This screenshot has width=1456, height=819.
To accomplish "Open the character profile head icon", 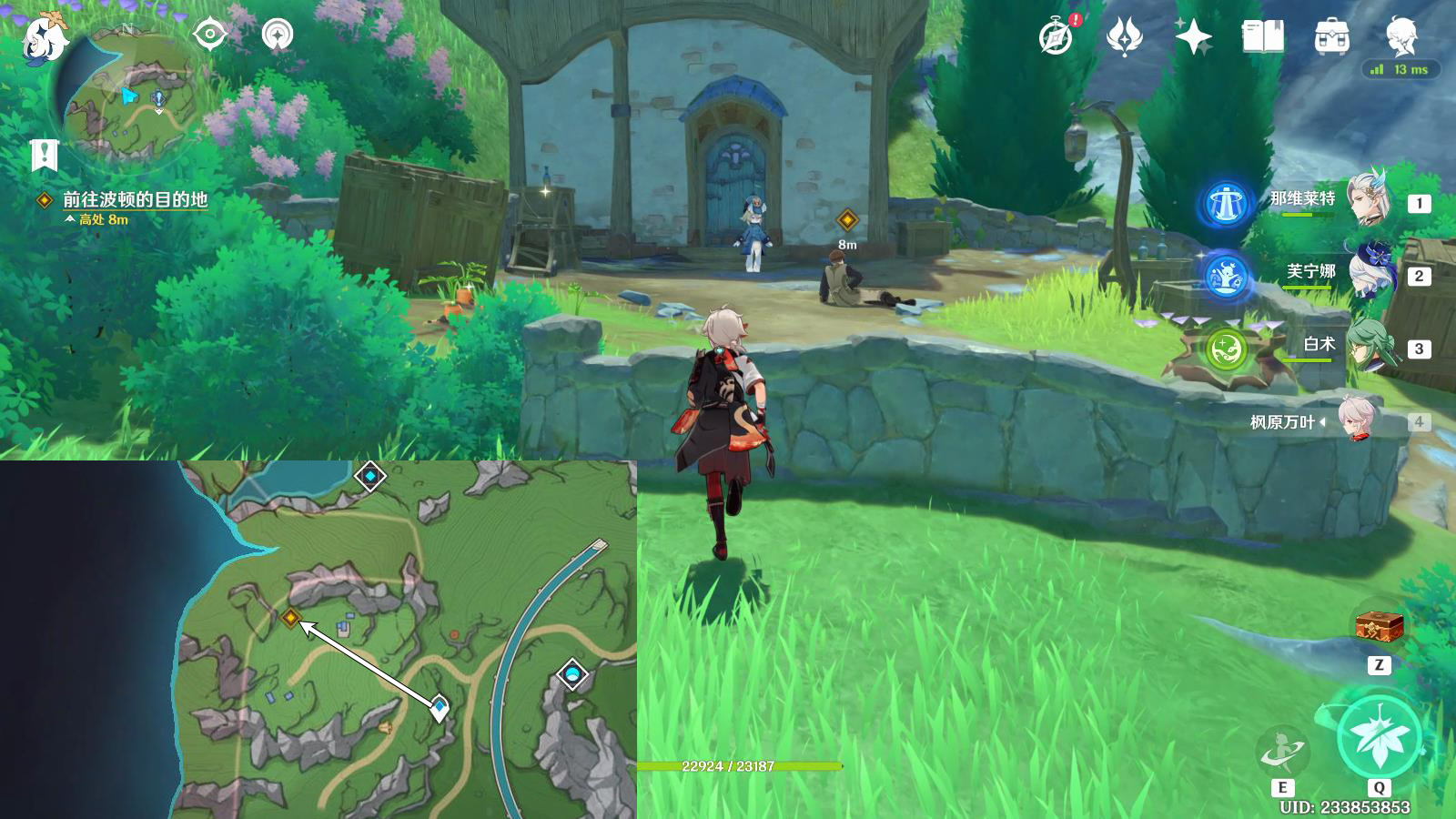I will coord(1401,36).
